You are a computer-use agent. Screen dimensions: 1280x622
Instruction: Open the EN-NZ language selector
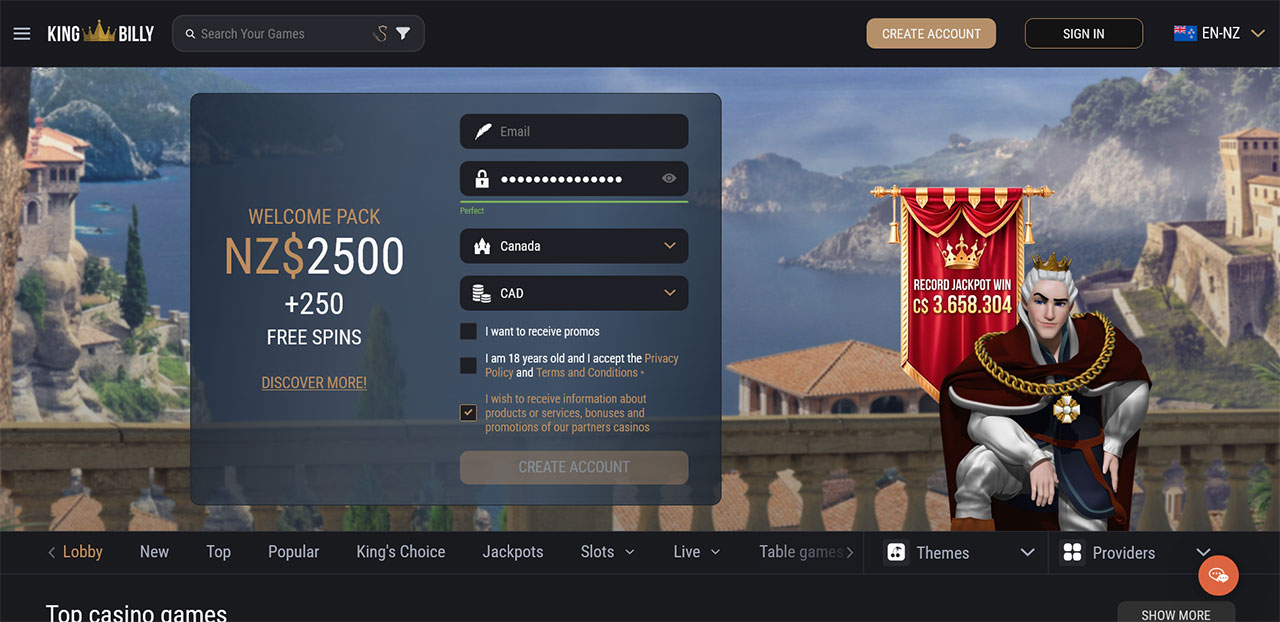click(1219, 34)
